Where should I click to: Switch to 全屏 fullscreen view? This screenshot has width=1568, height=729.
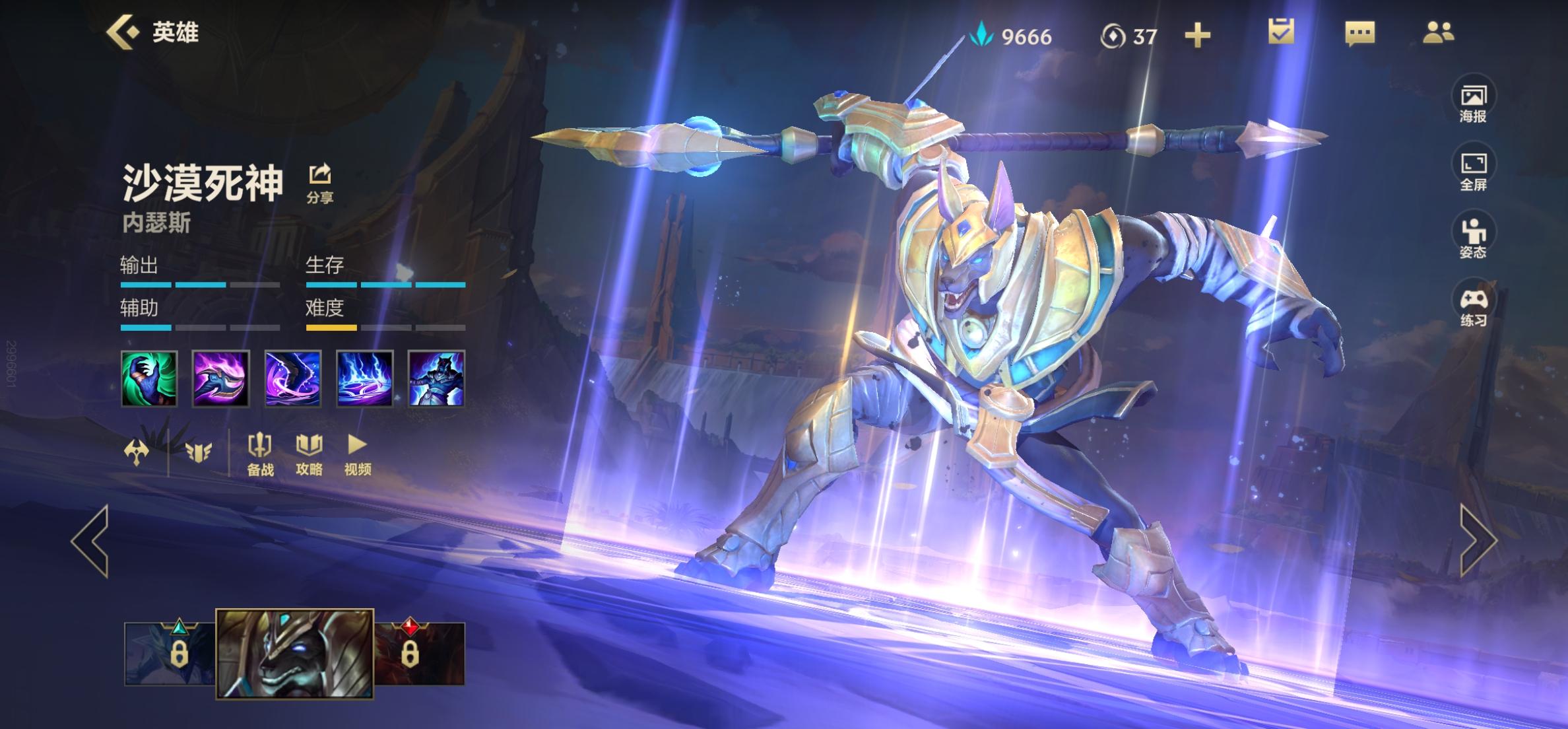(1473, 171)
